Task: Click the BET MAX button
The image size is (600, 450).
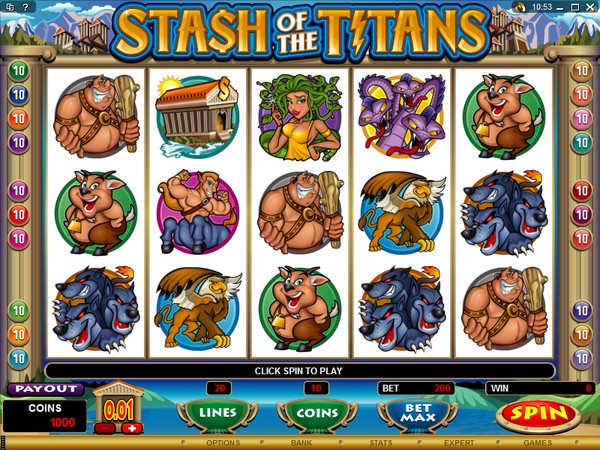Action: click(x=410, y=413)
